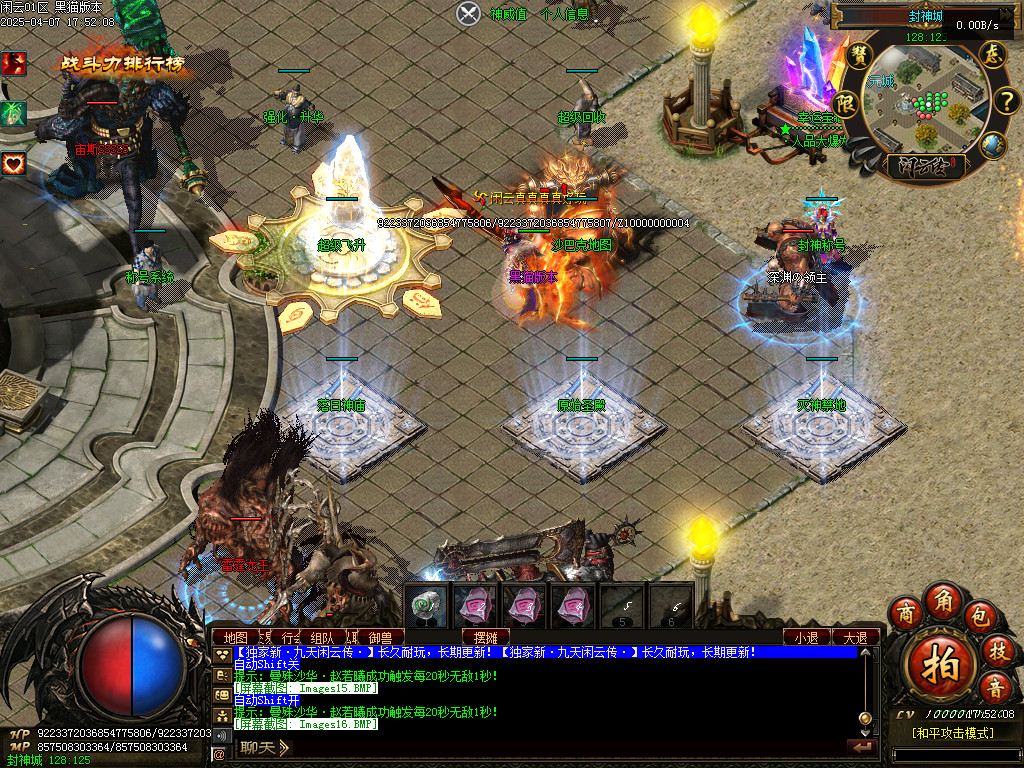1024x768 pixels.
Task: Click the 摆摊 stall button
Action: click(x=486, y=637)
